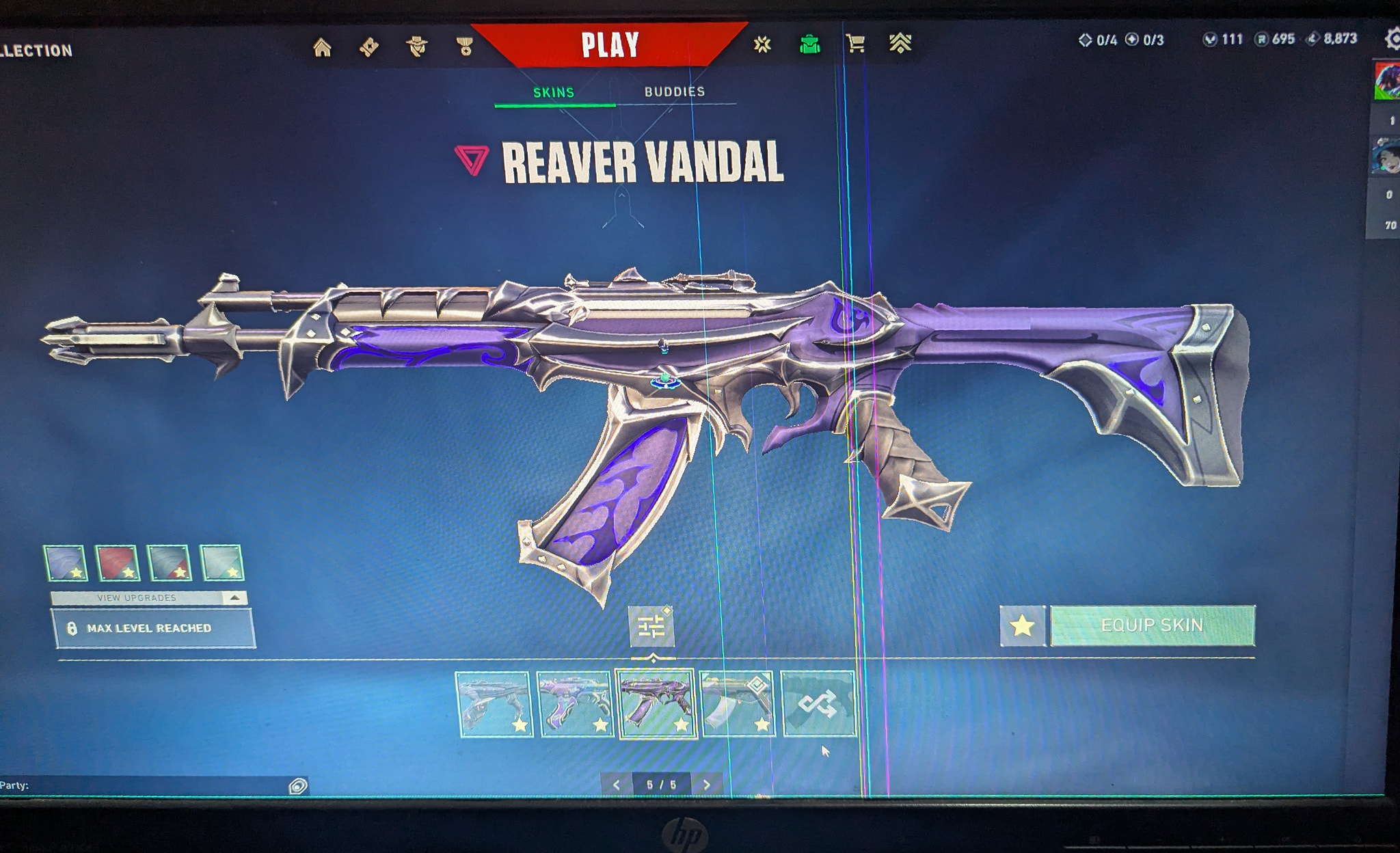Click the red PLAY button
Screen dimensions: 1400x853
(612, 45)
